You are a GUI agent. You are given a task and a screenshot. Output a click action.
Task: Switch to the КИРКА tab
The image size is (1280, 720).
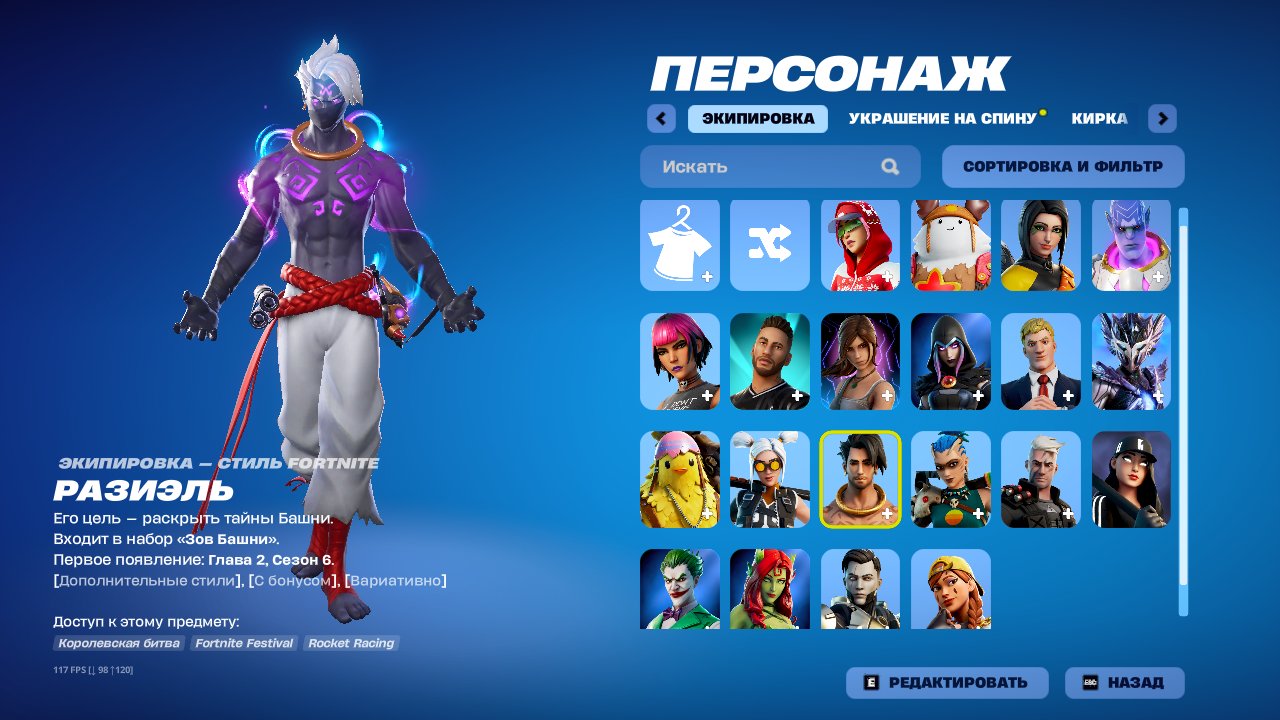(x=1100, y=118)
